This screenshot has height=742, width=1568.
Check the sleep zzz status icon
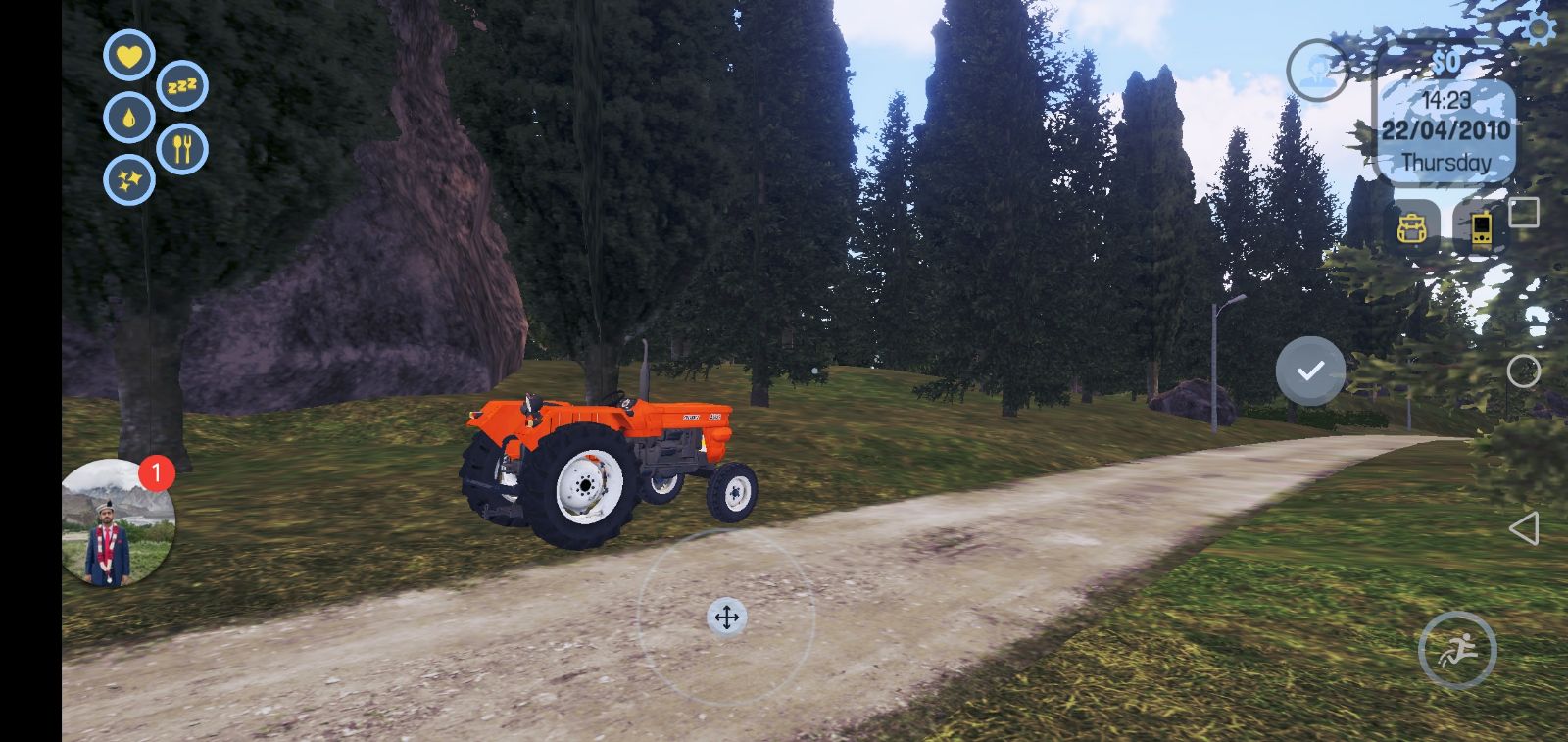[x=182, y=86]
